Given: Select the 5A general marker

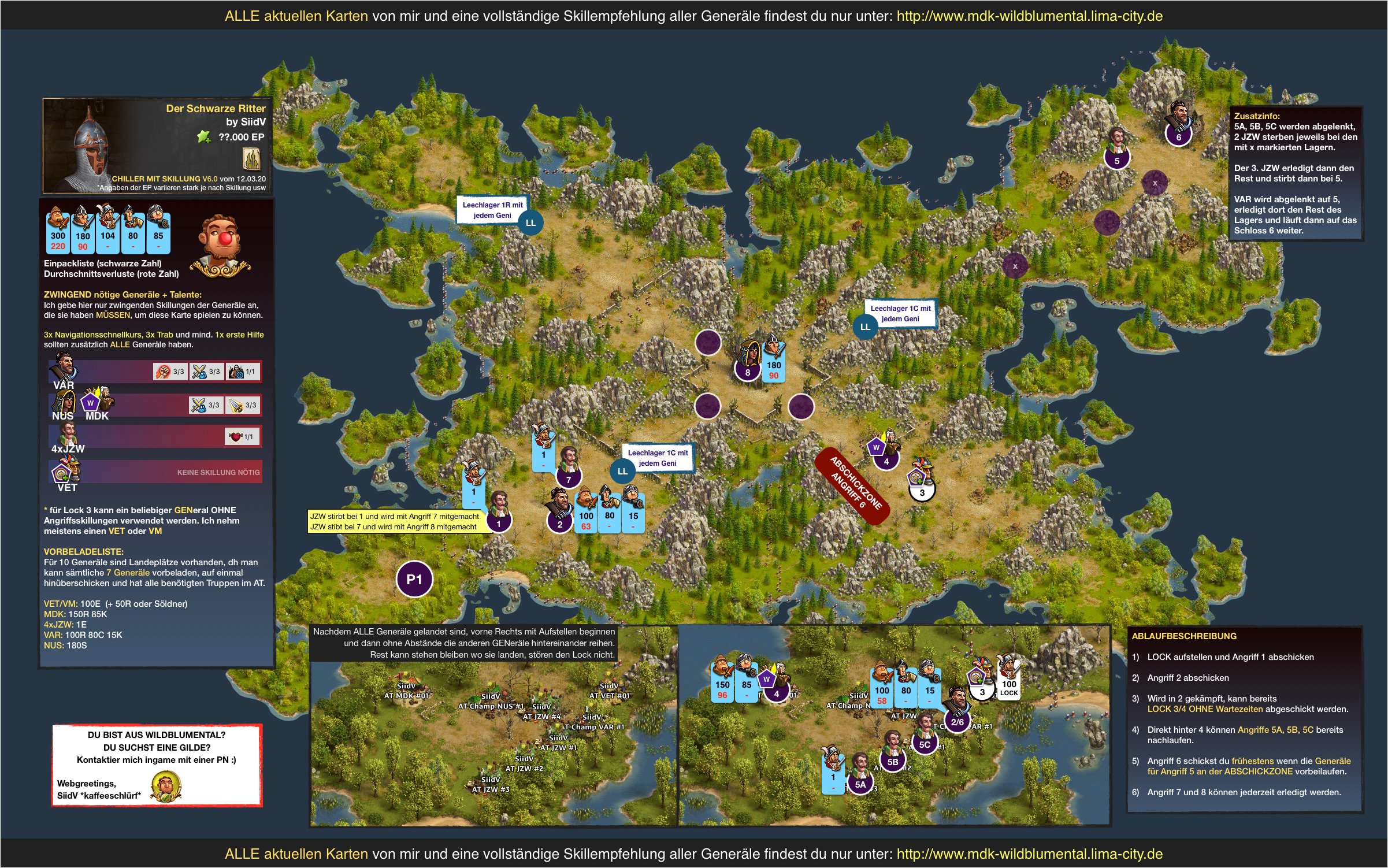Looking at the screenshot, I should pos(860,784).
